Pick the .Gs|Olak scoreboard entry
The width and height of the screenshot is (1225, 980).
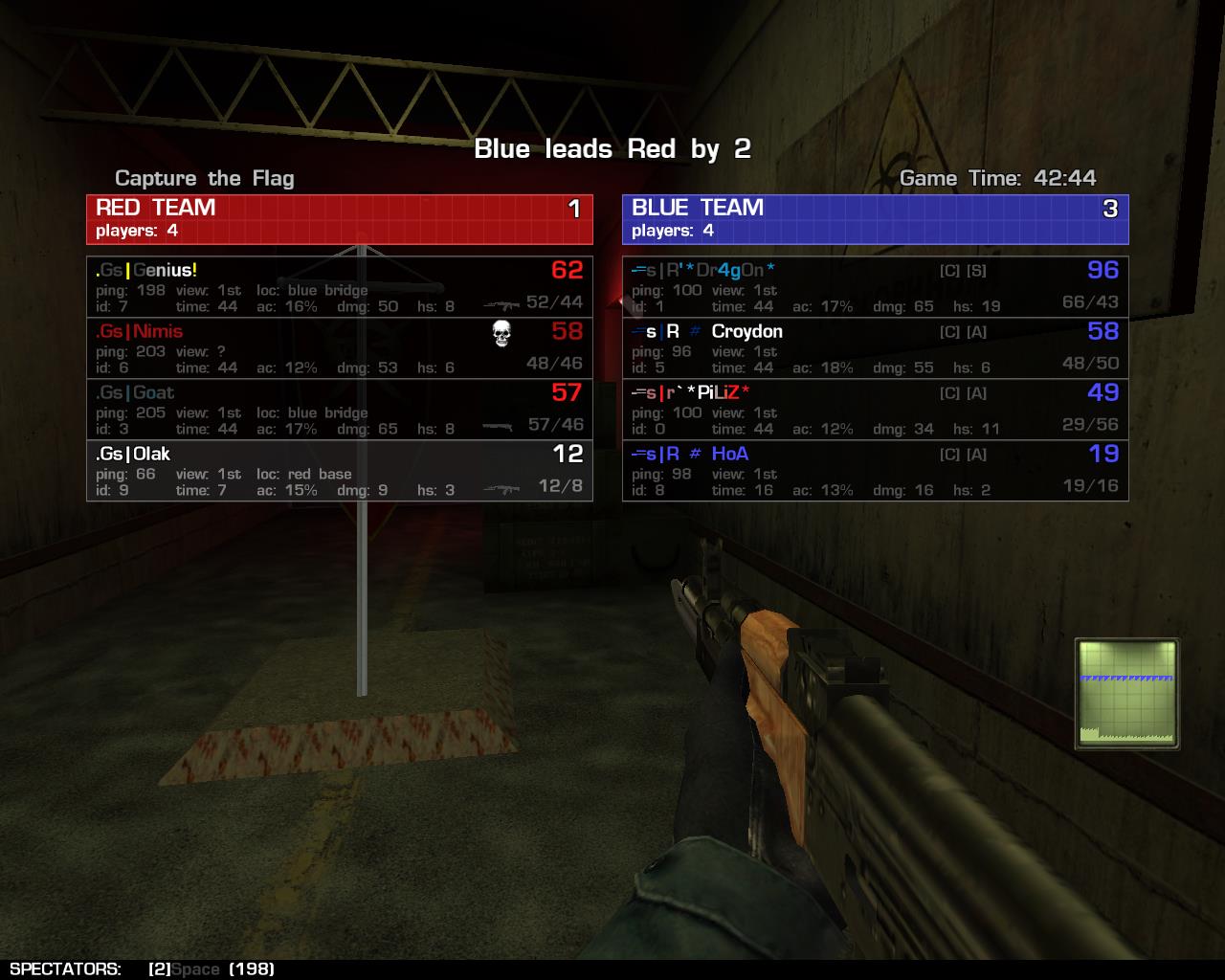click(x=339, y=471)
